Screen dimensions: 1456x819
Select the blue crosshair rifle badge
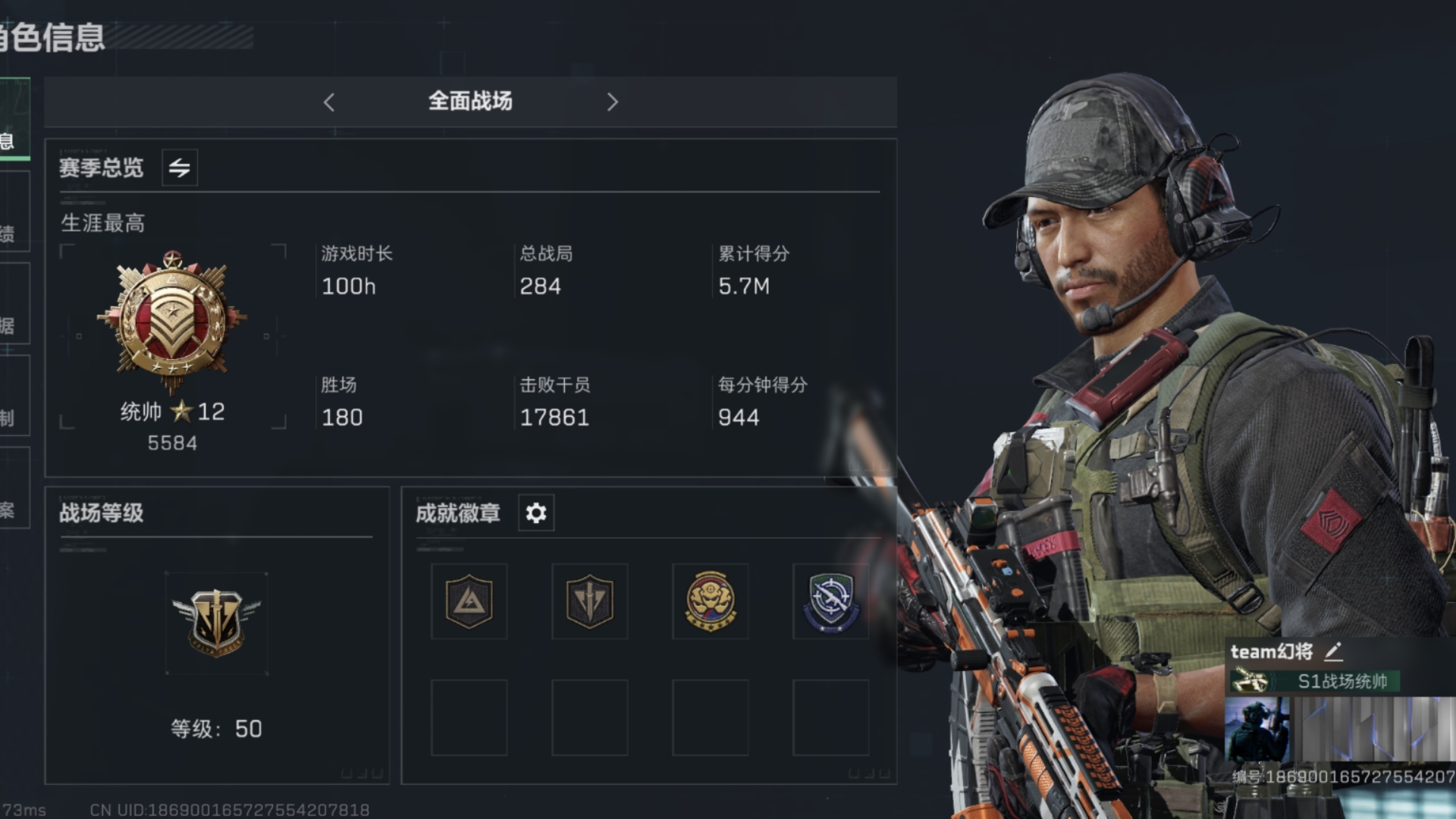831,601
